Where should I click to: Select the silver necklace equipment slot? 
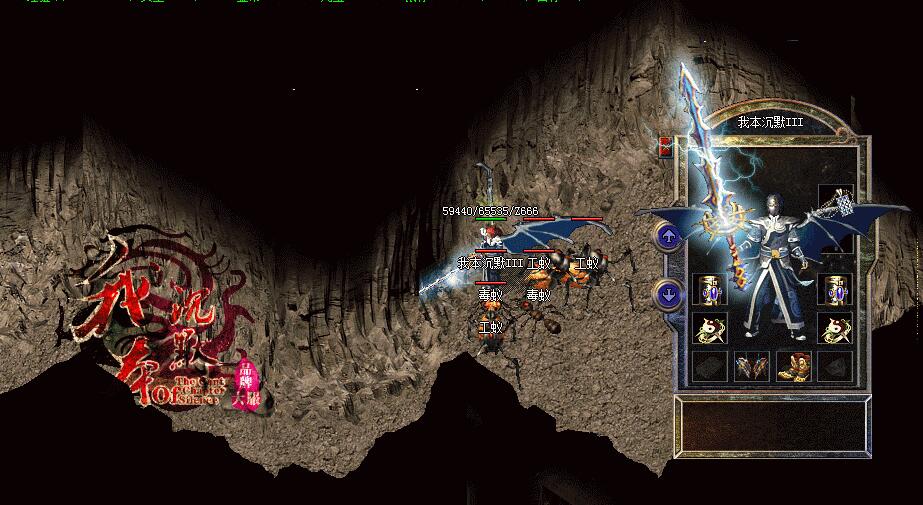click(x=834, y=200)
